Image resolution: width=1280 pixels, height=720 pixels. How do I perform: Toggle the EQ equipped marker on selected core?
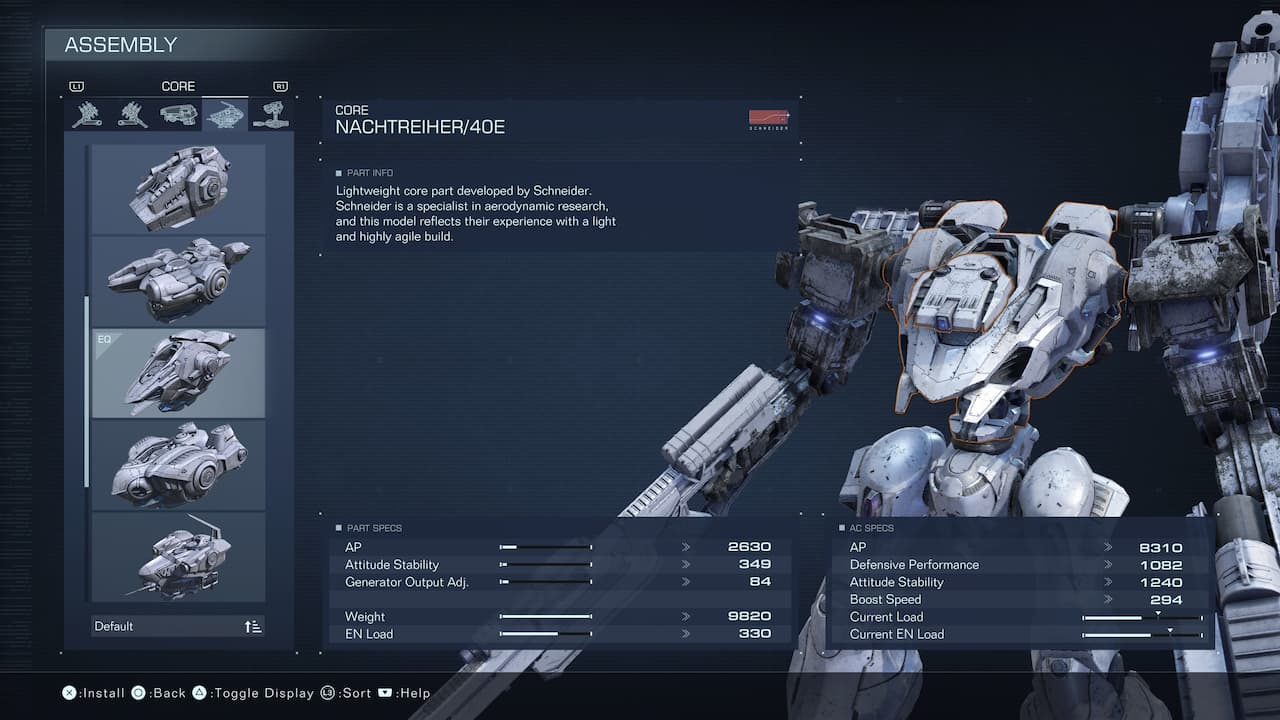[x=103, y=337]
